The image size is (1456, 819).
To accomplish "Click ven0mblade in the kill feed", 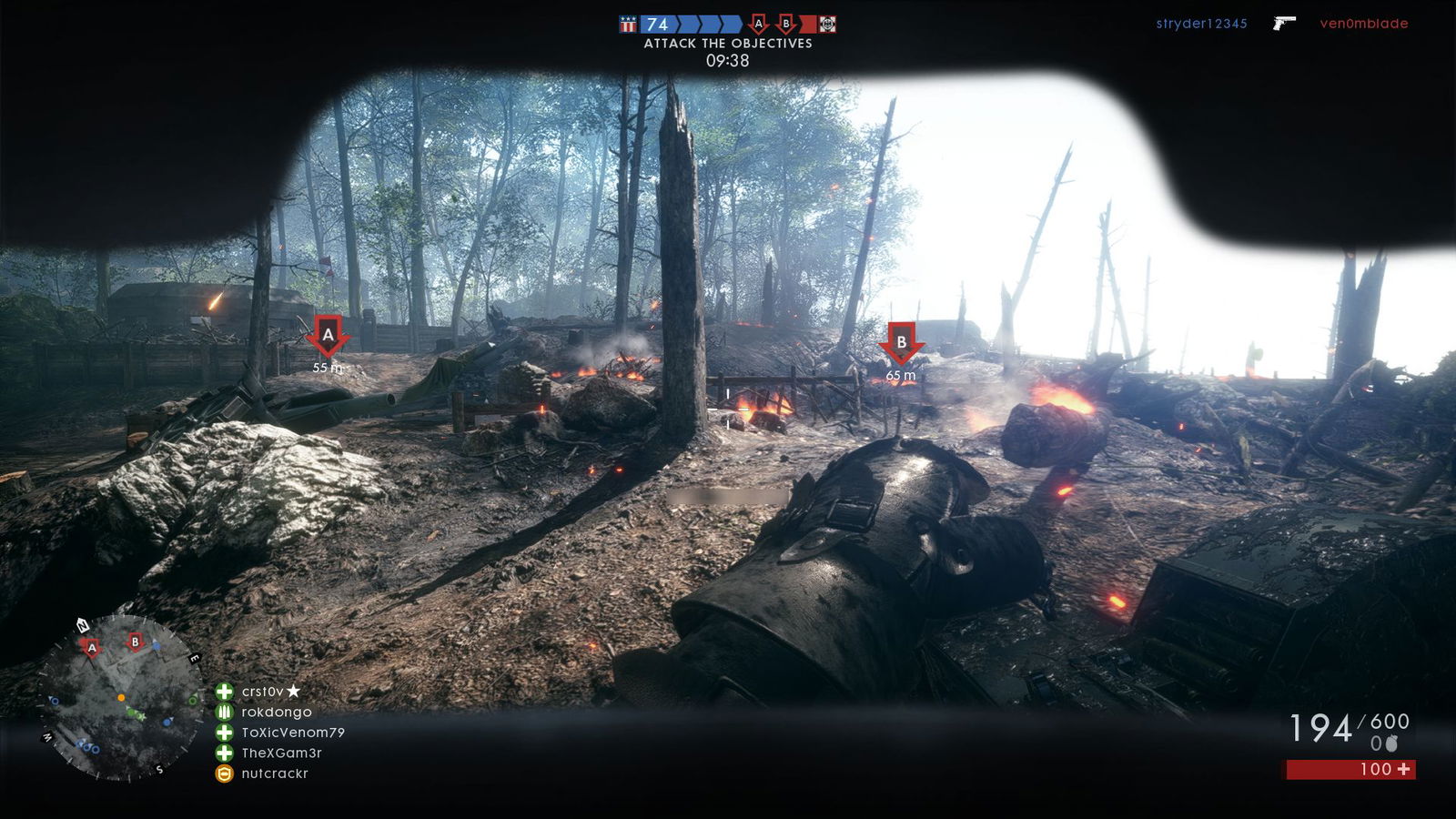I will click(x=1363, y=24).
